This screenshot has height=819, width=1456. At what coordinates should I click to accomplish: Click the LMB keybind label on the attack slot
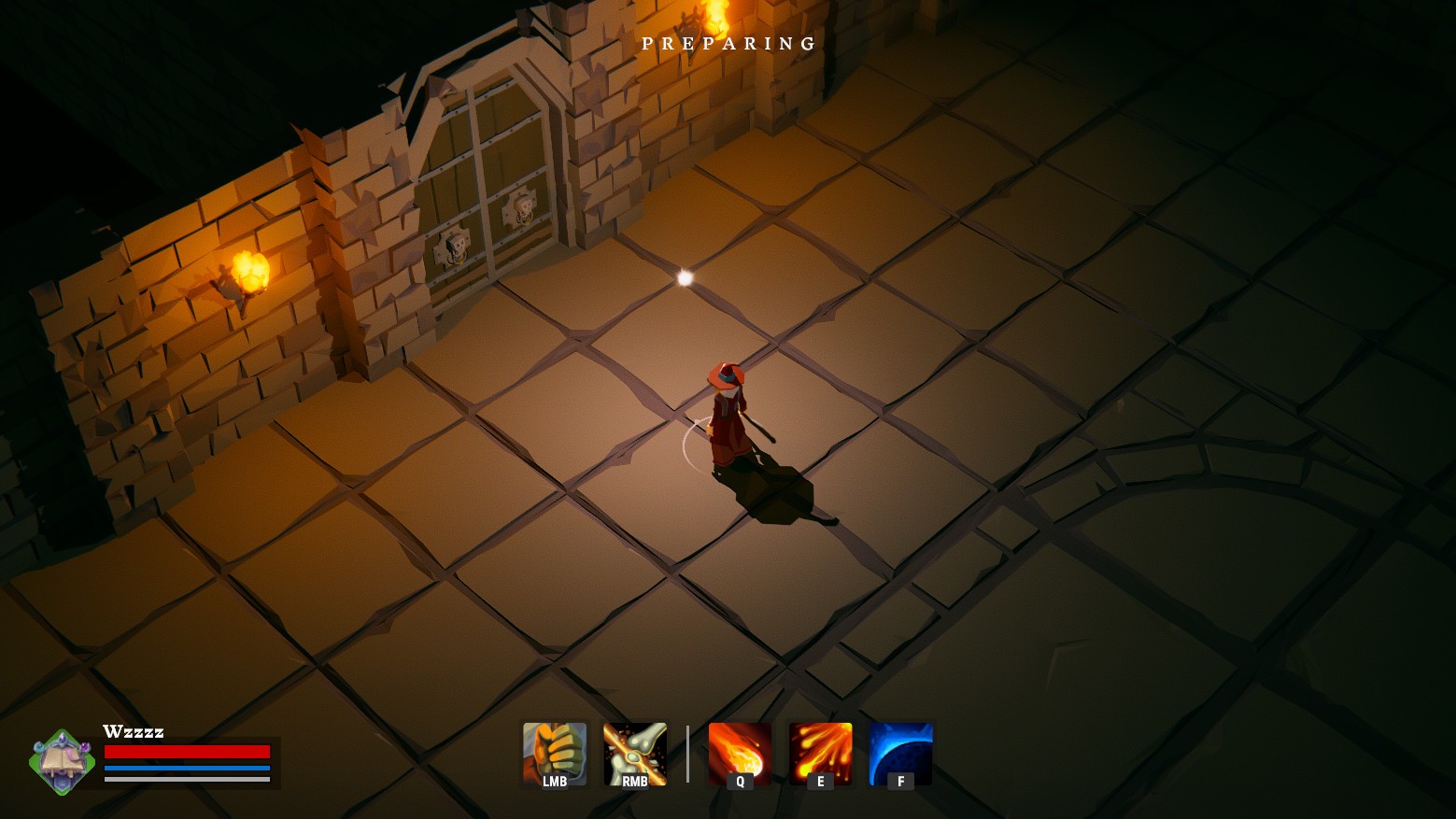554,783
